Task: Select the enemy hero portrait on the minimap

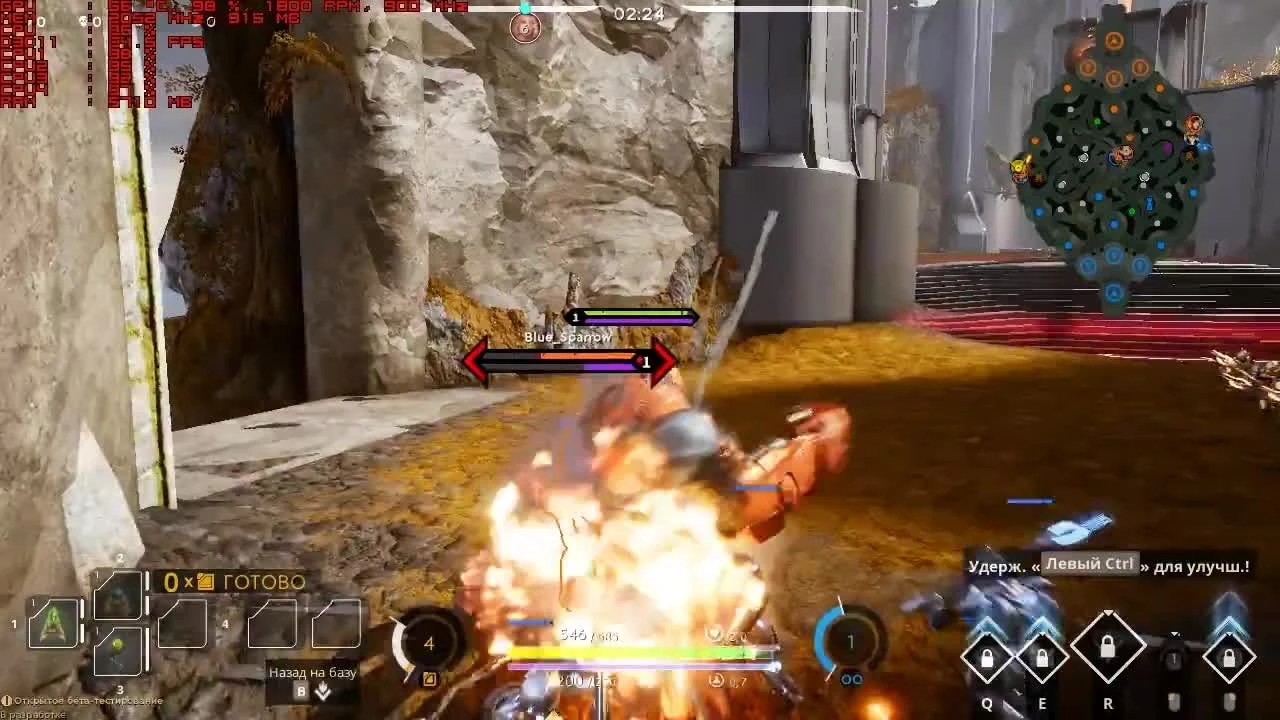Action: [x=1194, y=124]
